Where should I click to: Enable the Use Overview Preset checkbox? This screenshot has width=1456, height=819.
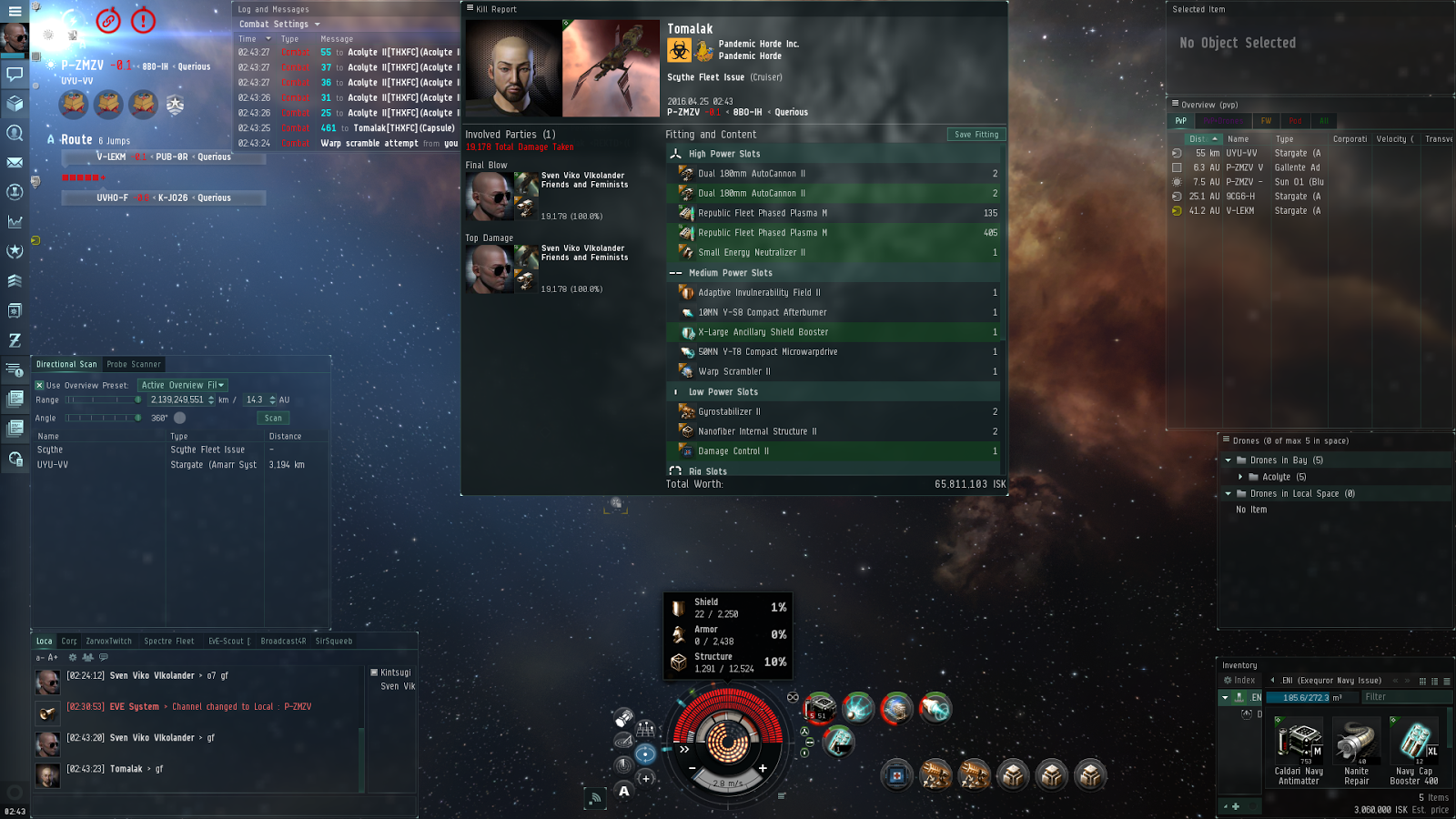point(38,385)
